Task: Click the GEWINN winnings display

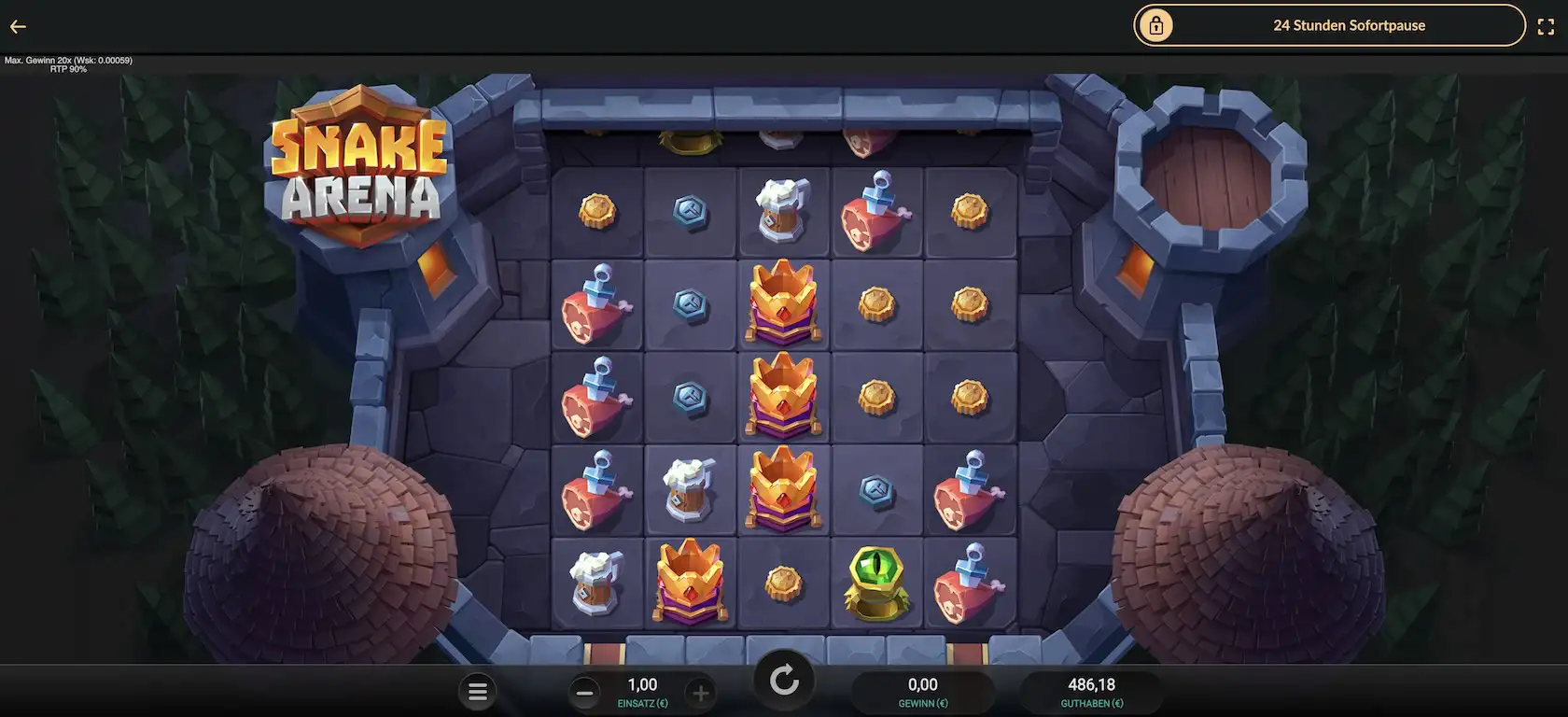Action: click(923, 691)
